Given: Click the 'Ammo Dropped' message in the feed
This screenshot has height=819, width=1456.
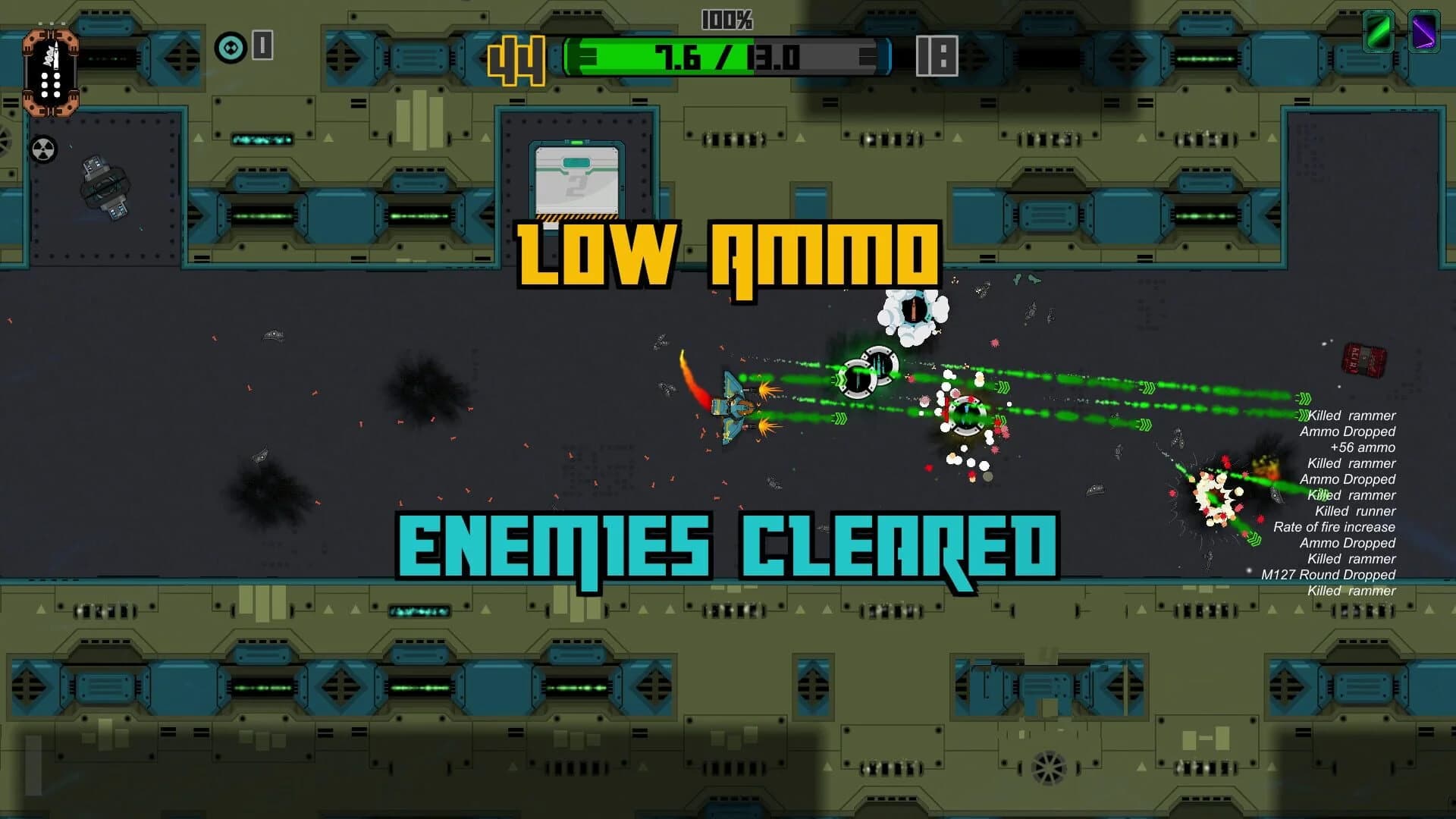Looking at the screenshot, I should click(1348, 431).
